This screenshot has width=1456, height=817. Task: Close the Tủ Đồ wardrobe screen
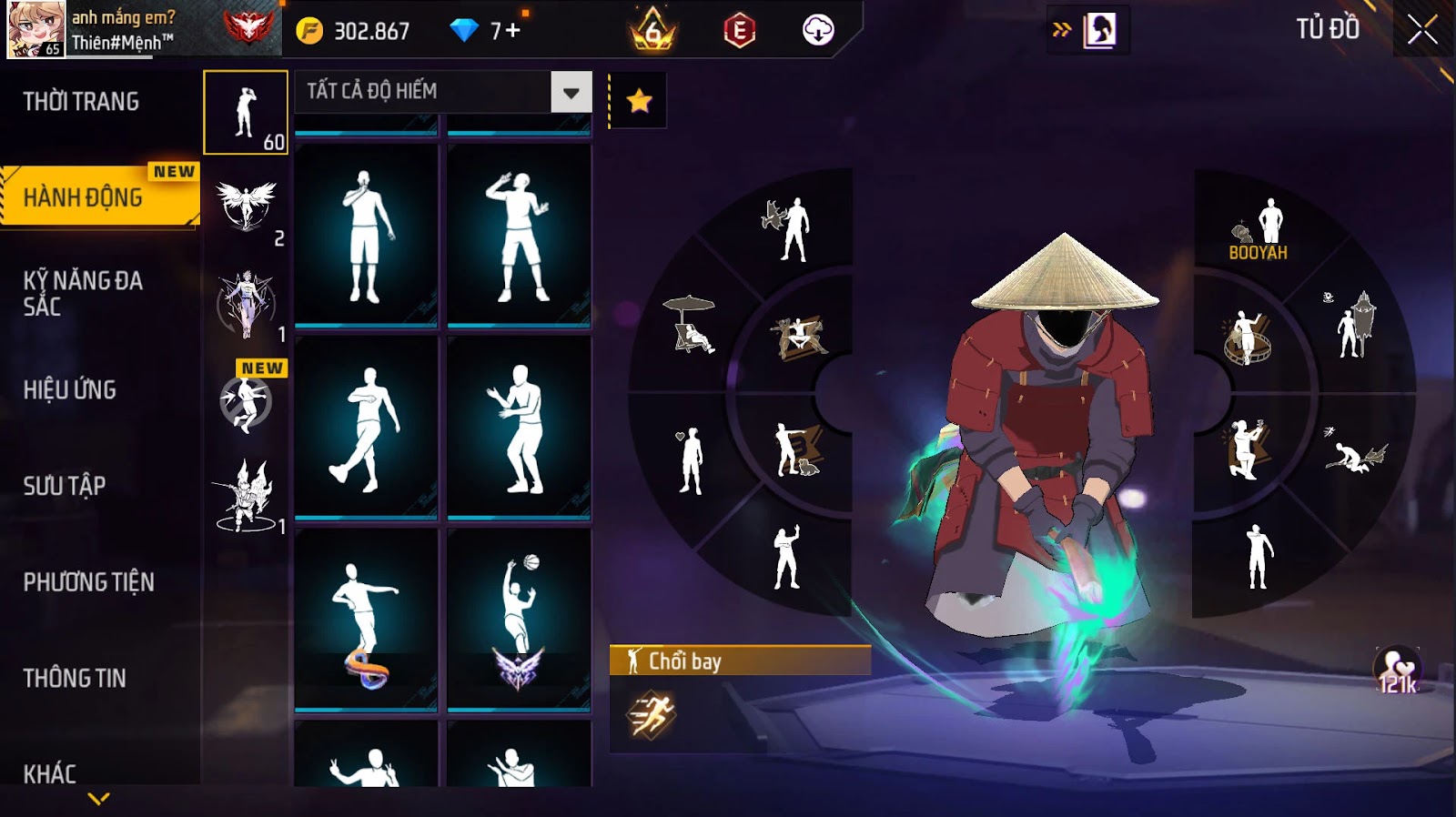pos(1422,31)
